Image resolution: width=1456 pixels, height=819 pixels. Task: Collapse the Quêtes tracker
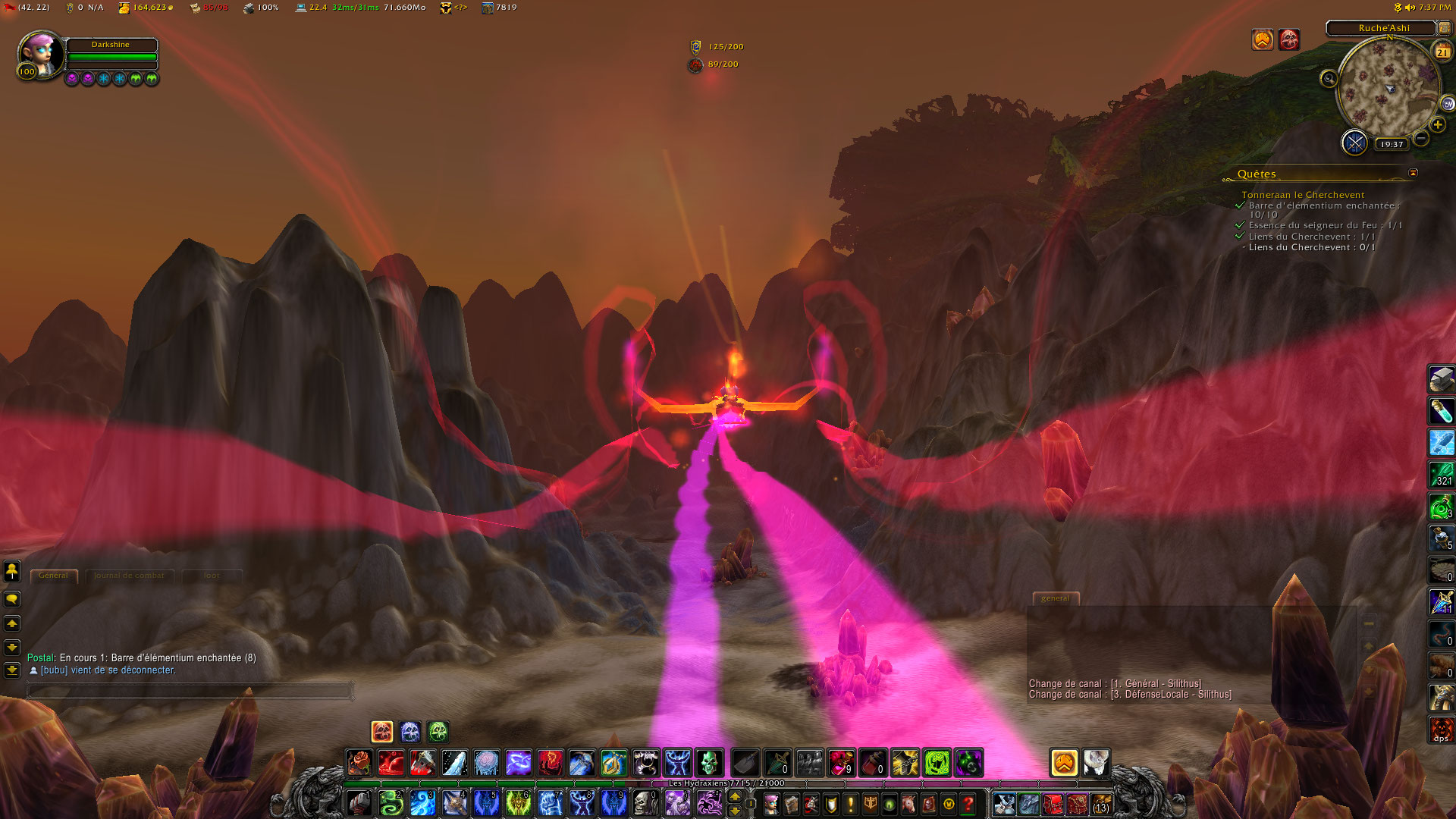click(1413, 173)
